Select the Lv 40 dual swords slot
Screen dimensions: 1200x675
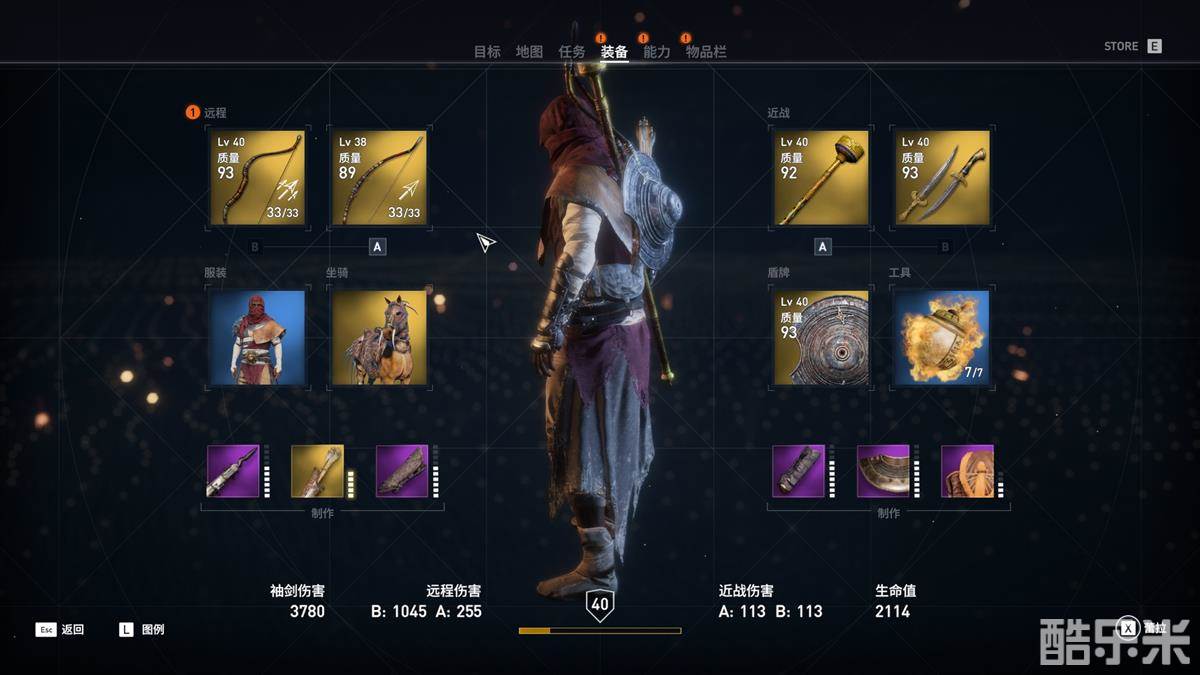tap(942, 178)
